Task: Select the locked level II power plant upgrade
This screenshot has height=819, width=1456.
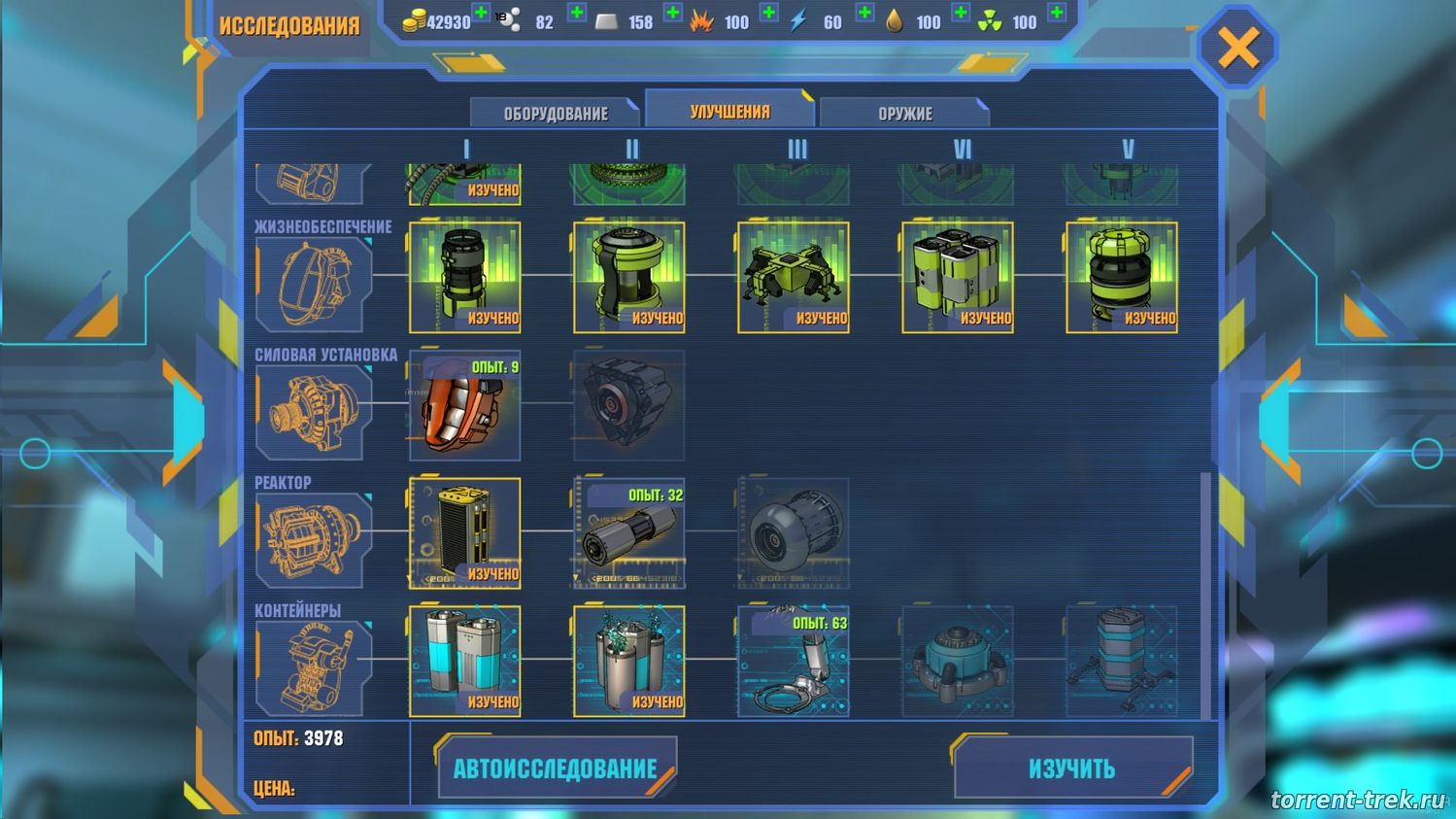Action: (628, 405)
